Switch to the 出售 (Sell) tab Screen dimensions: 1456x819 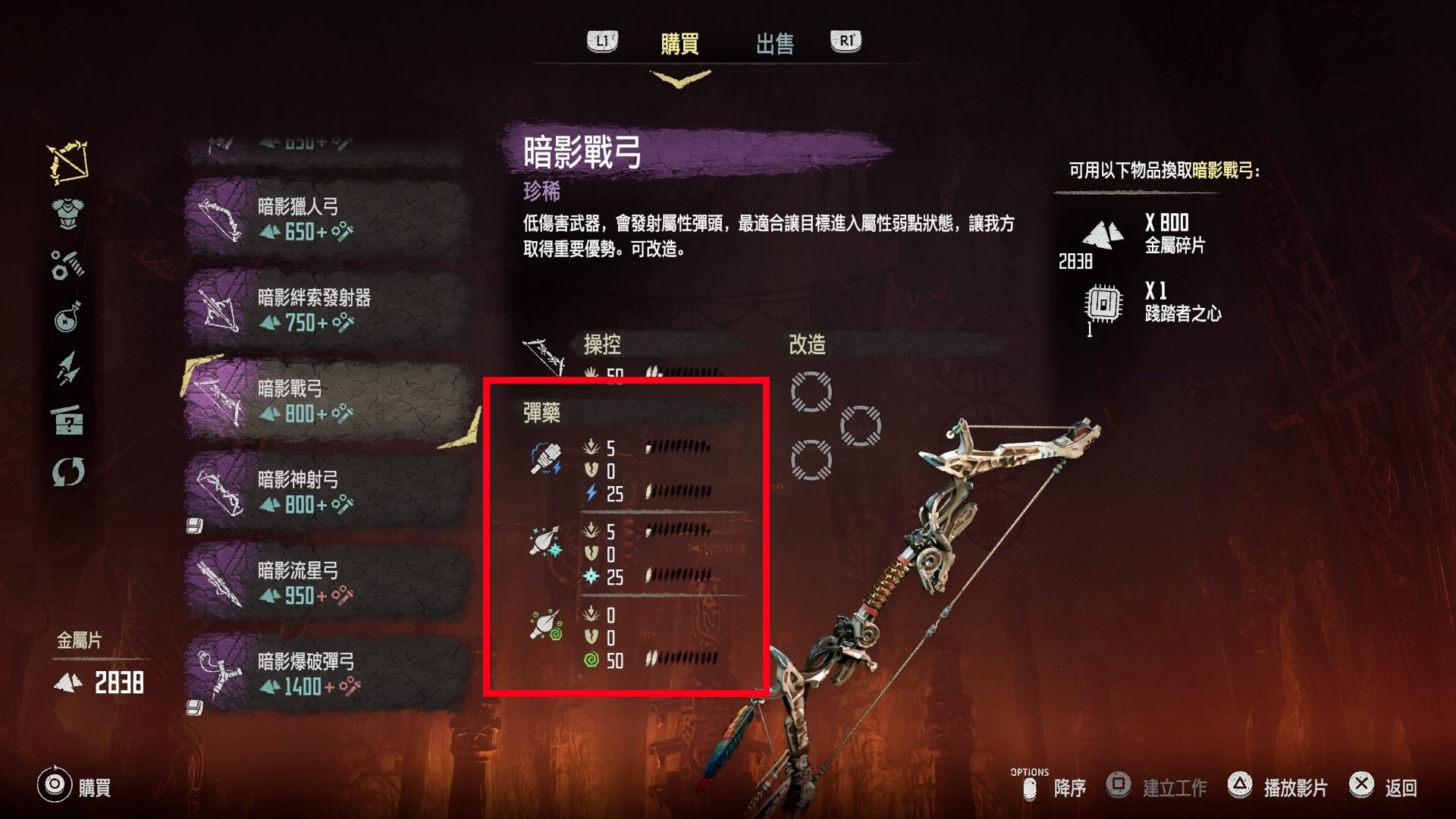774,44
